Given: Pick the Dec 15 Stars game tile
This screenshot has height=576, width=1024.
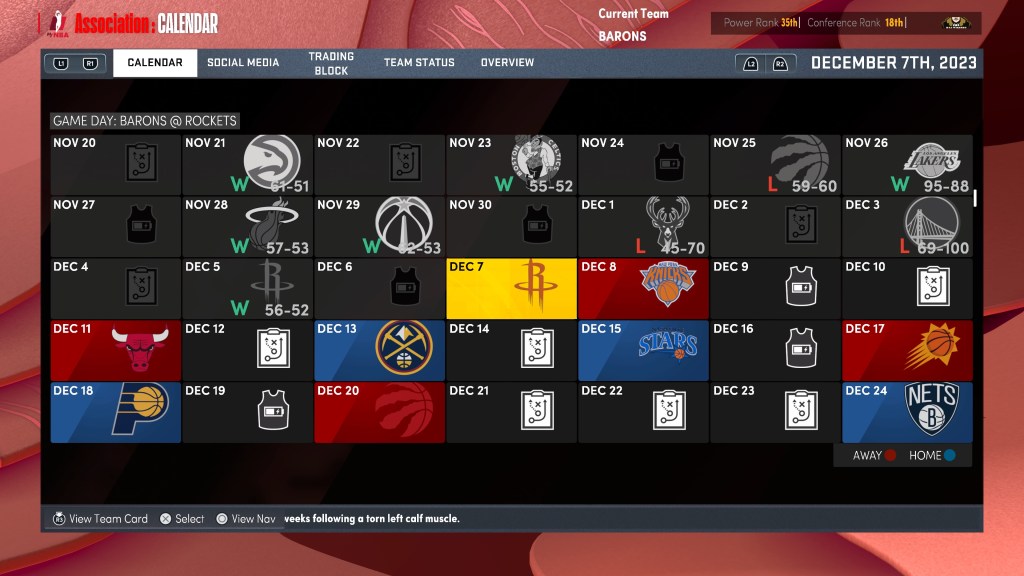Looking at the screenshot, I should pos(643,350).
